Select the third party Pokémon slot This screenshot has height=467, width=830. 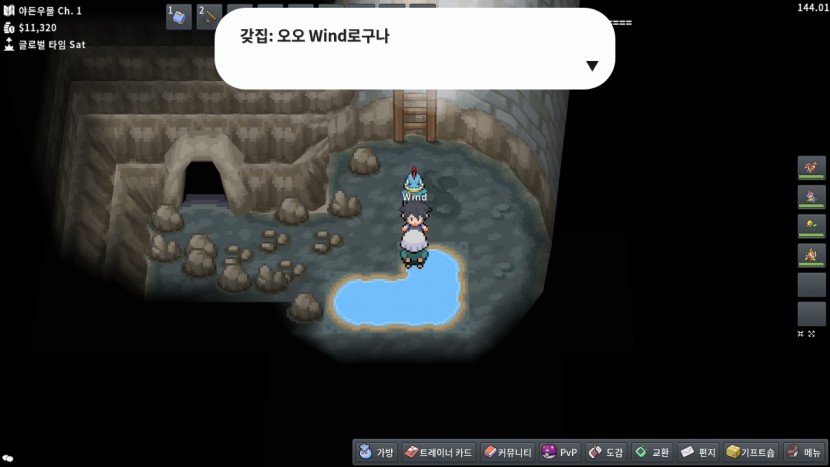click(811, 225)
